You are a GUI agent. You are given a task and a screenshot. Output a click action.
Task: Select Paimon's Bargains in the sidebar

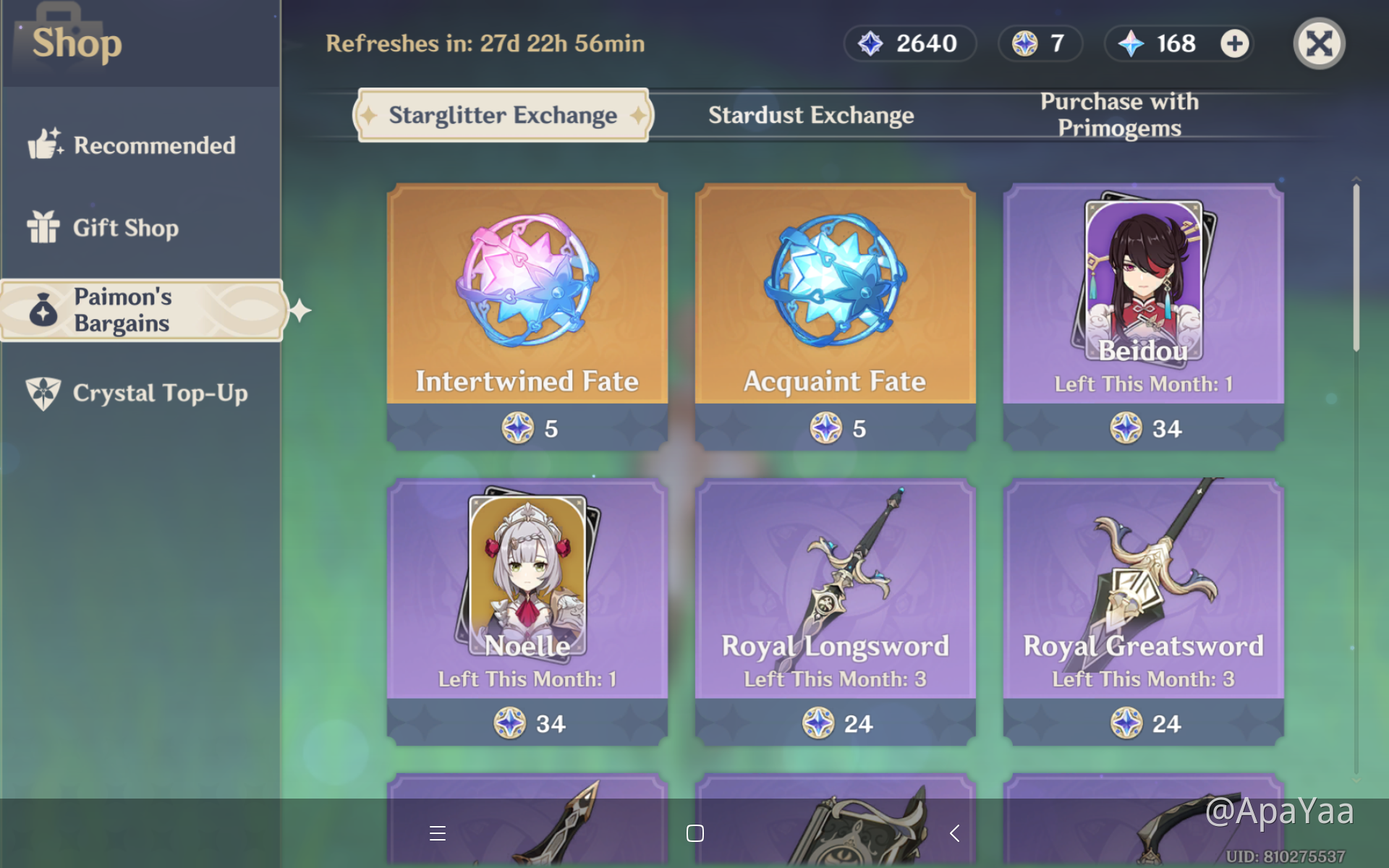(x=140, y=310)
